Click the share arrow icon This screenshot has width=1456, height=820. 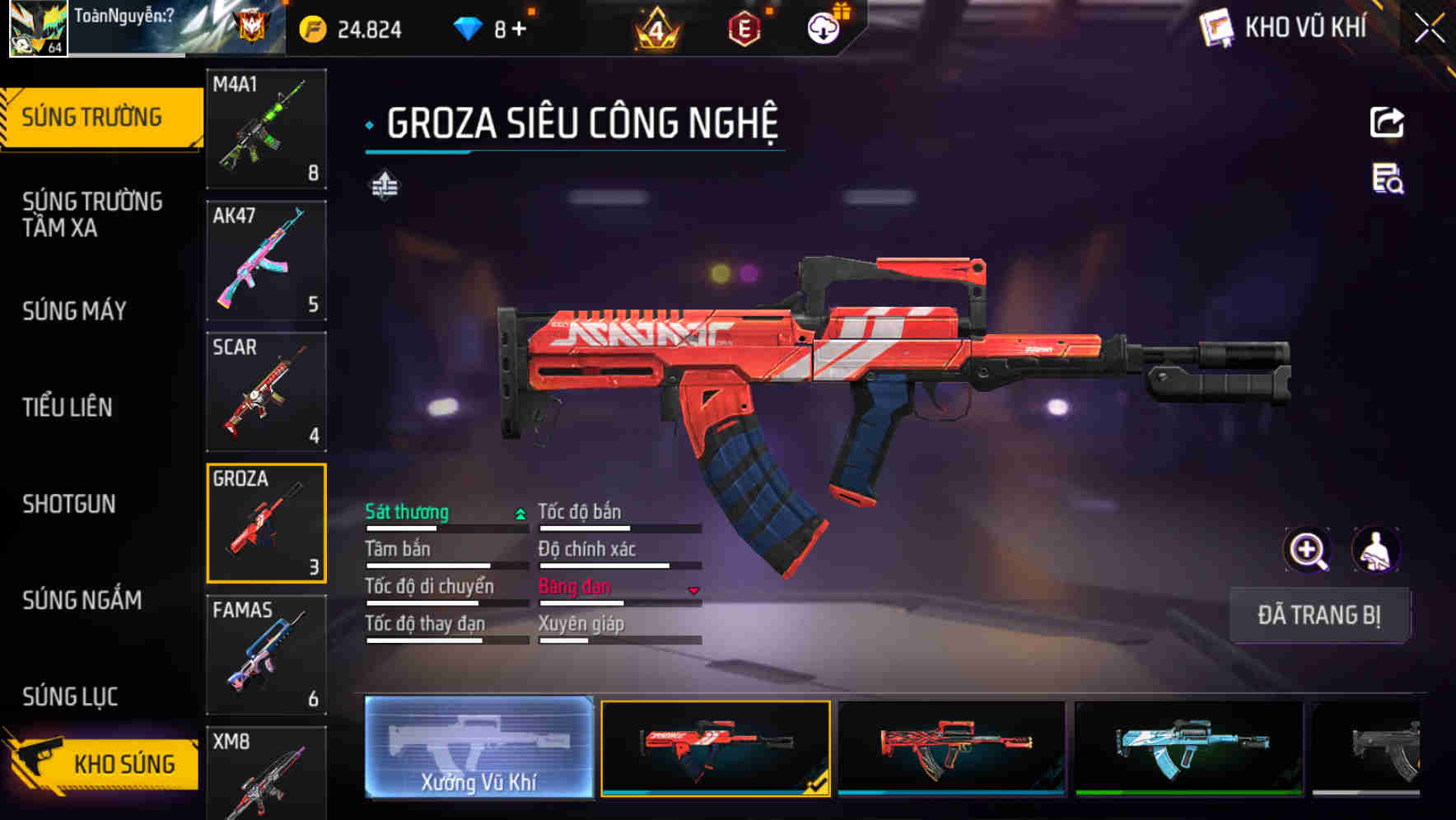pyautogui.click(x=1387, y=123)
